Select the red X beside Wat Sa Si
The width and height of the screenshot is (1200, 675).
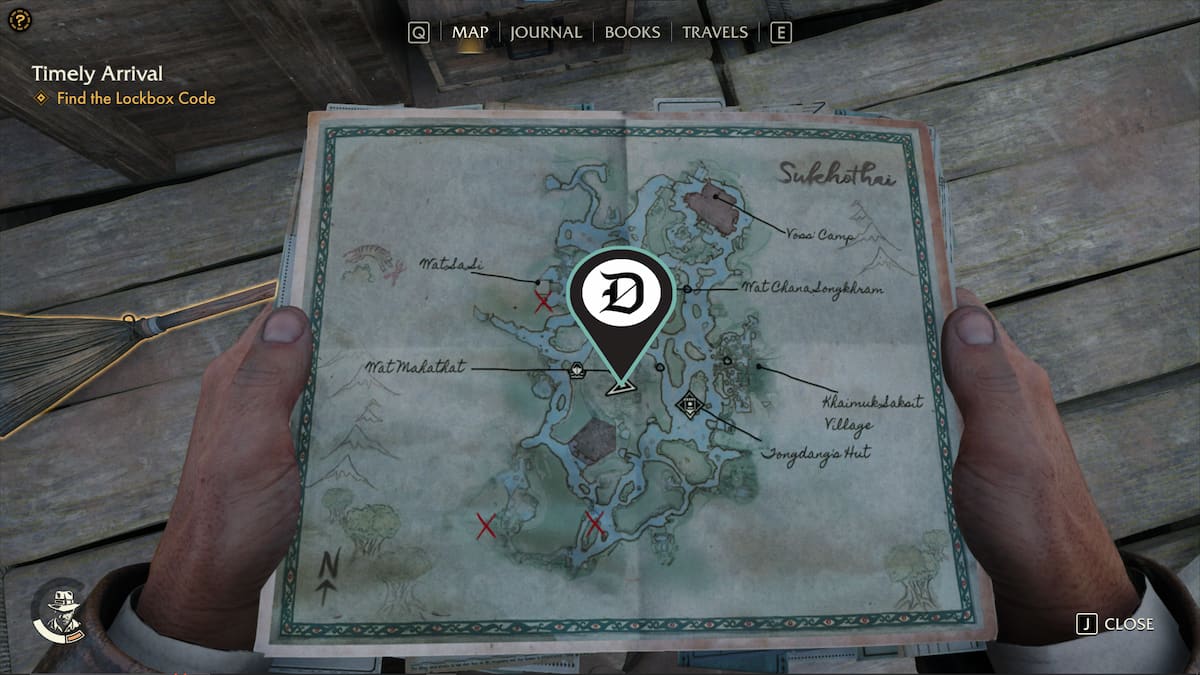[543, 301]
